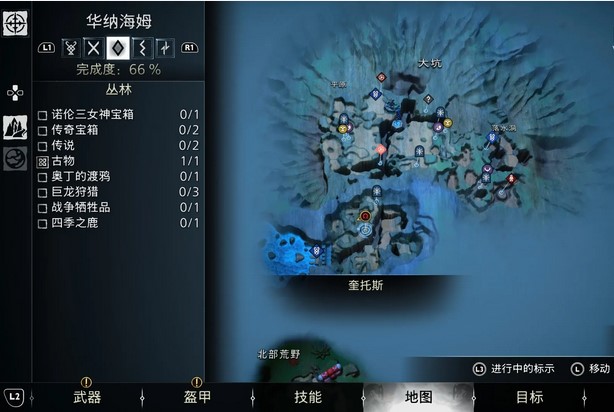
Task: Select the mountain region icon in sidebar
Action: 15,128
